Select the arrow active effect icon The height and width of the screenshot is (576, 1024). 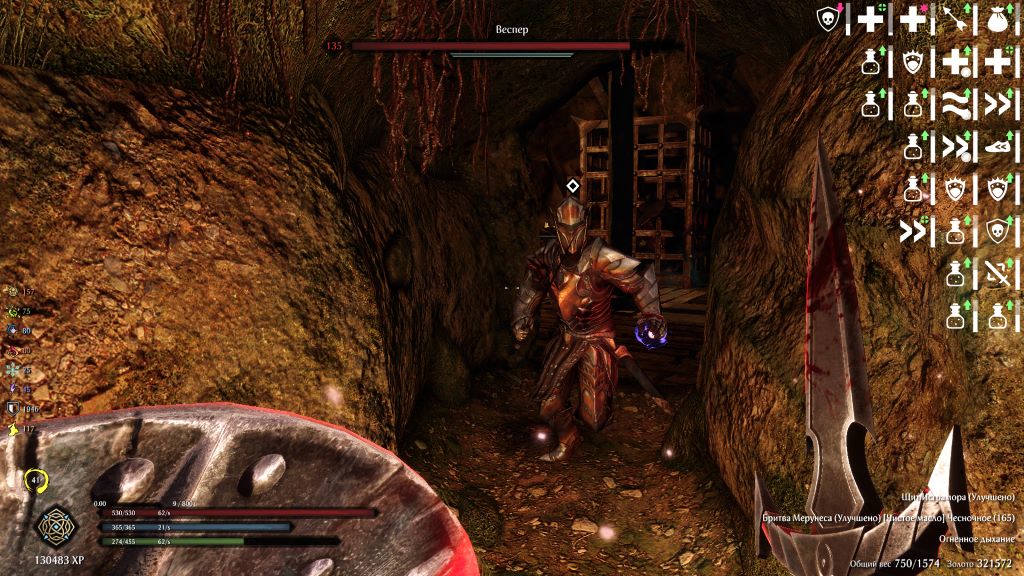tap(955, 19)
